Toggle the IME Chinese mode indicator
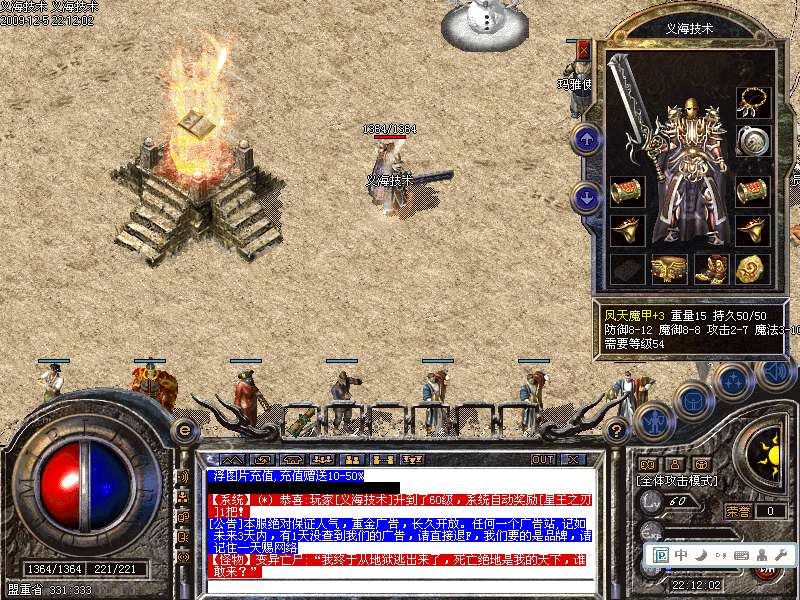 (x=681, y=555)
